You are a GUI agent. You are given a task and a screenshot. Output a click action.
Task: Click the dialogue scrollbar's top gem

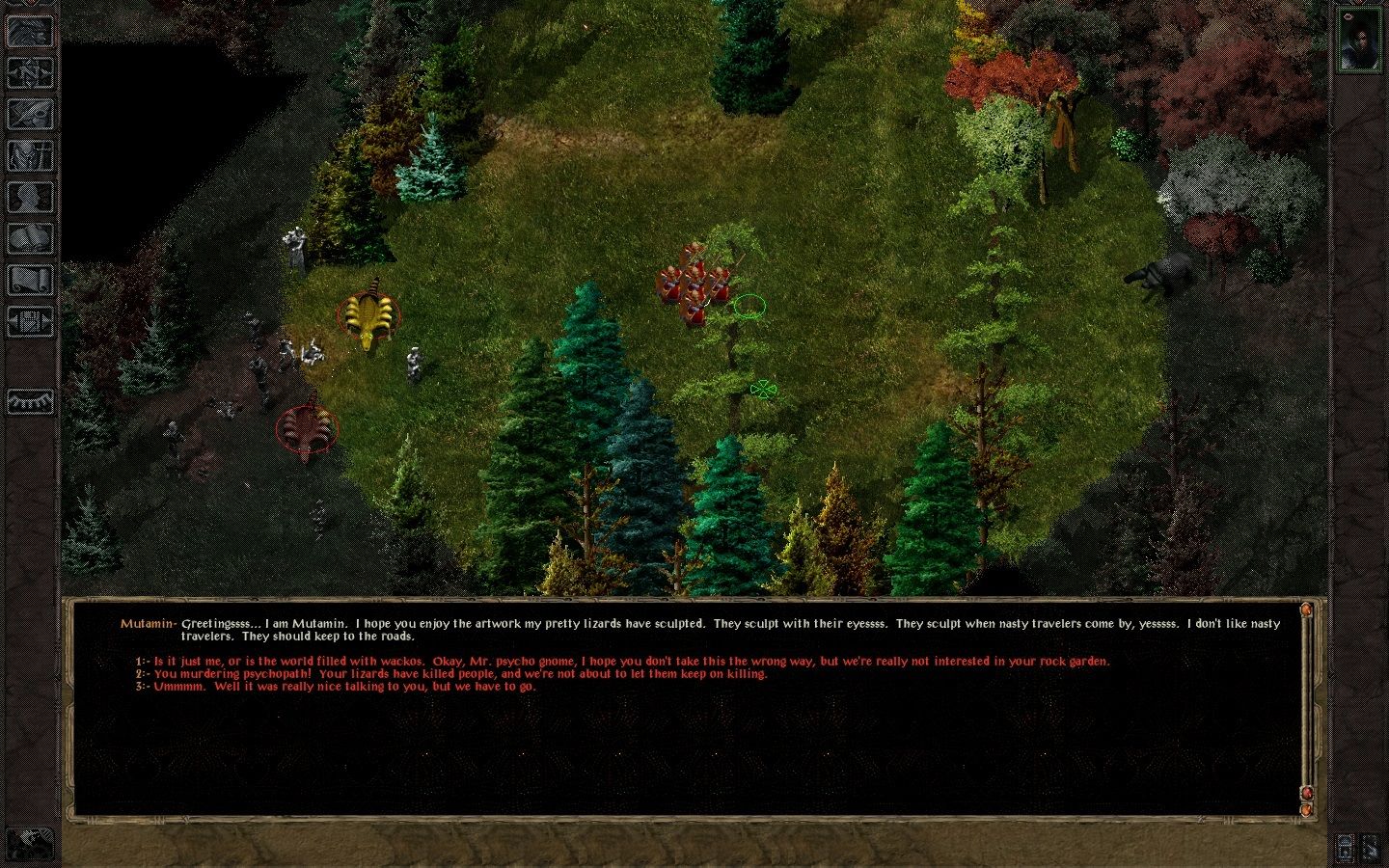(1306, 610)
